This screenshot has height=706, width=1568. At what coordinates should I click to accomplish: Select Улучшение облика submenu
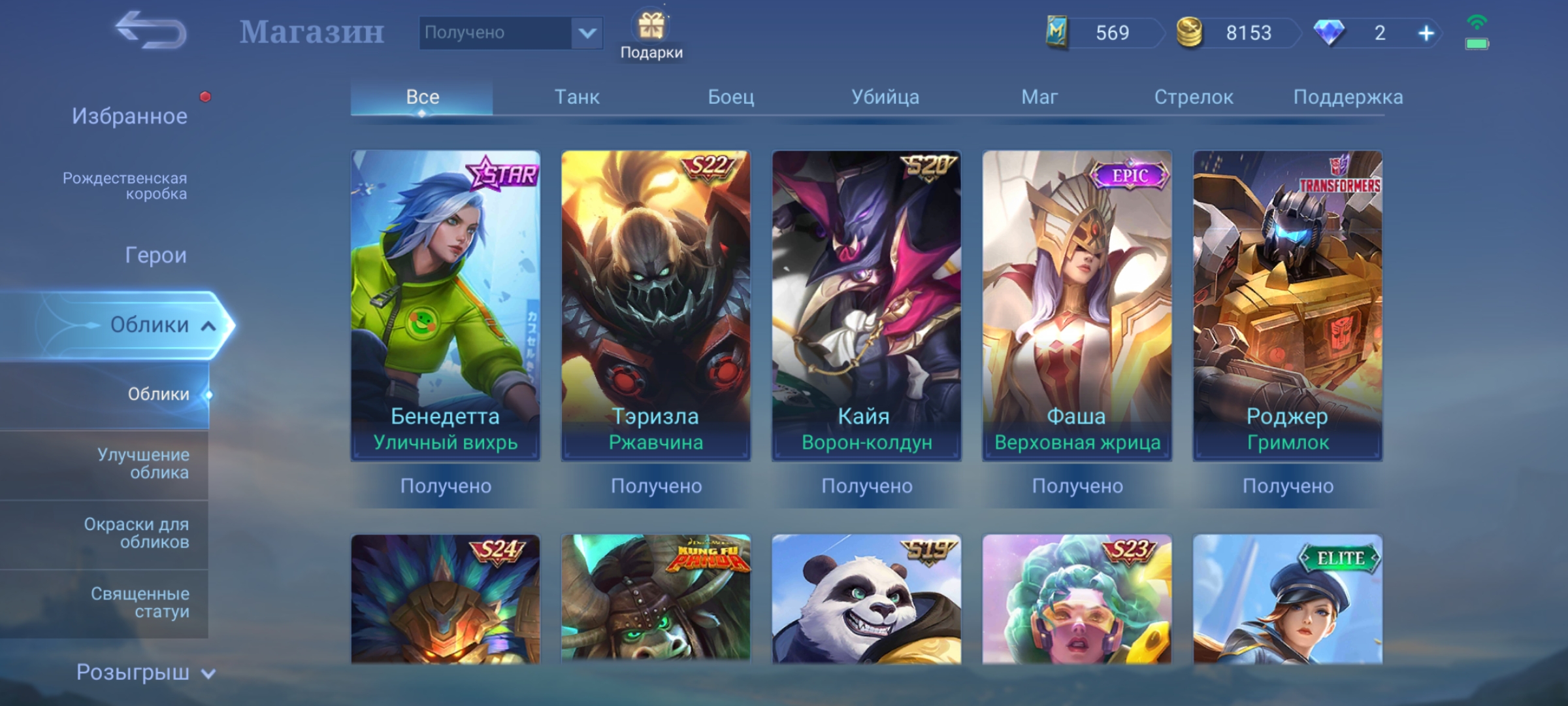coord(143,463)
